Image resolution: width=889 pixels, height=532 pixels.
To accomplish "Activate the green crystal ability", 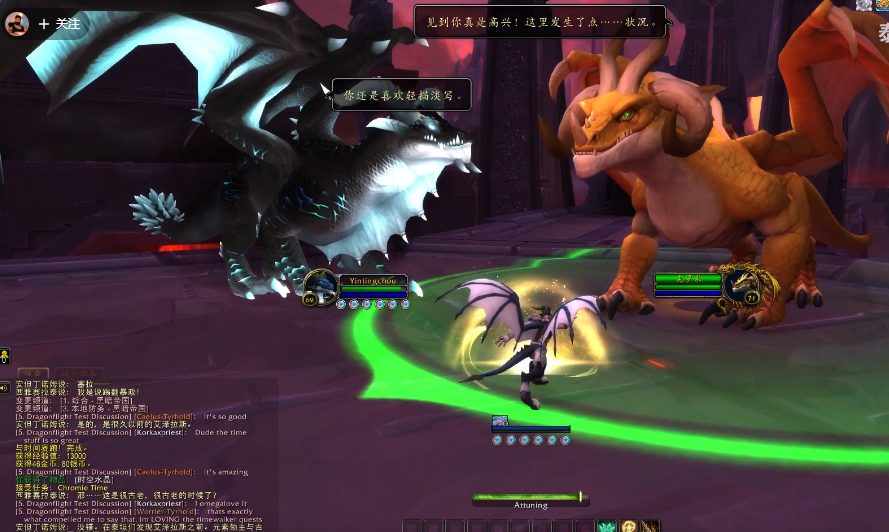I will coord(607,526).
